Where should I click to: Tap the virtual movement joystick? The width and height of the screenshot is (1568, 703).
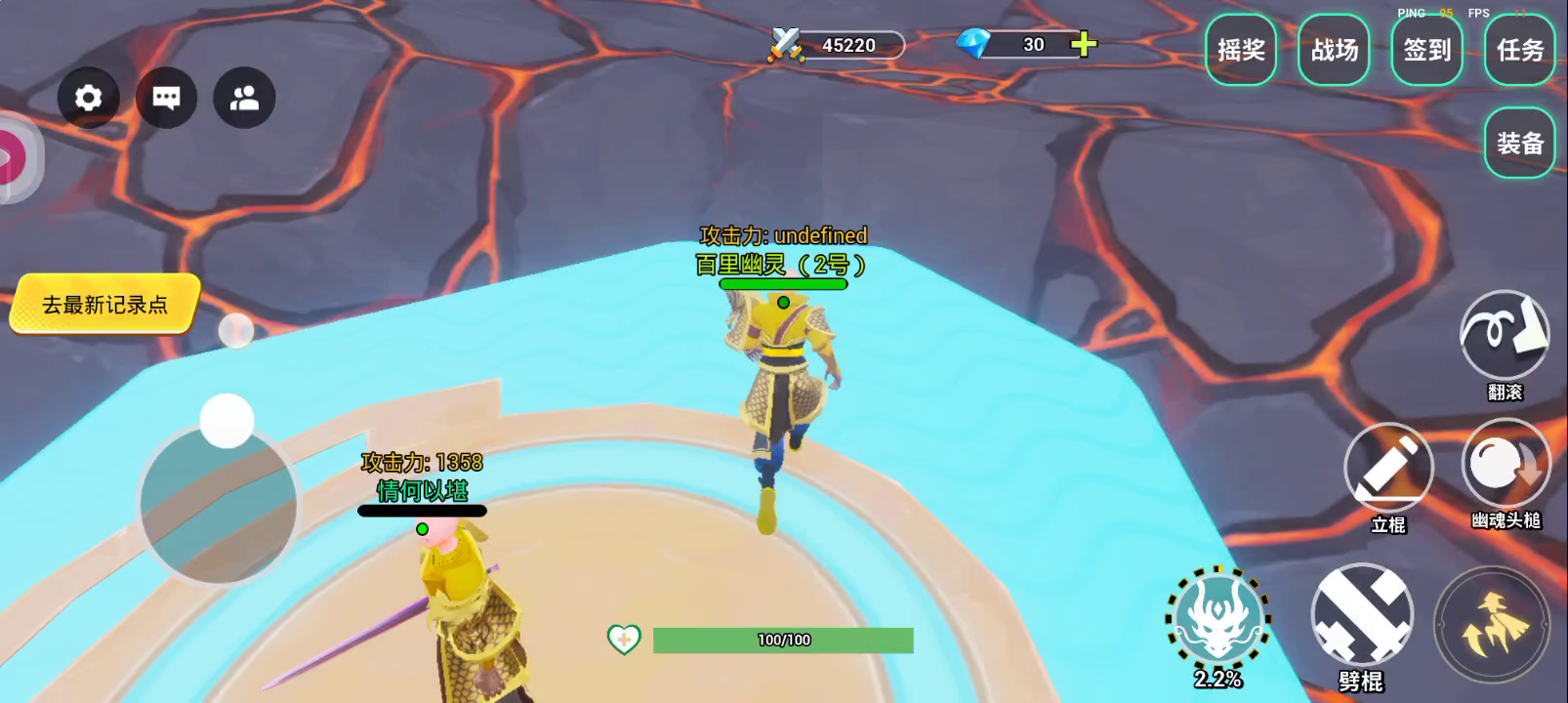(219, 502)
